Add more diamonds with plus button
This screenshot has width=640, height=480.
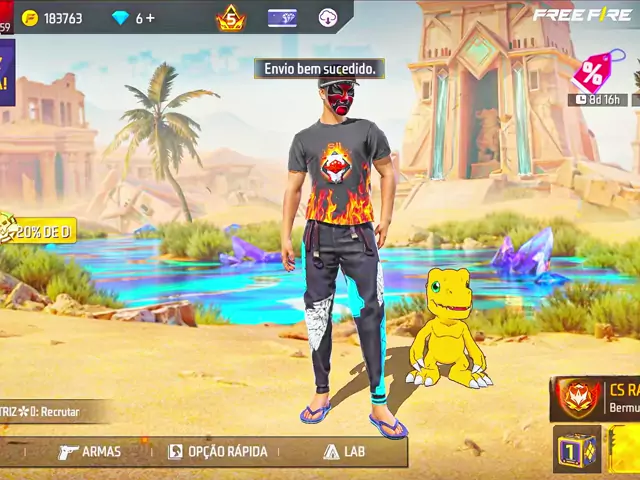(150, 18)
